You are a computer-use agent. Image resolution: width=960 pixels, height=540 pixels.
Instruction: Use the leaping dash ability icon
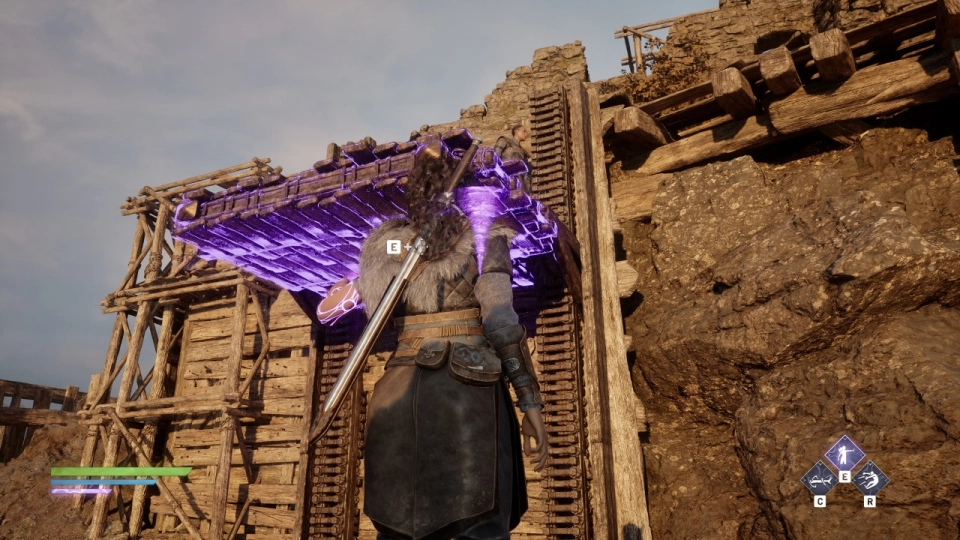coord(870,478)
